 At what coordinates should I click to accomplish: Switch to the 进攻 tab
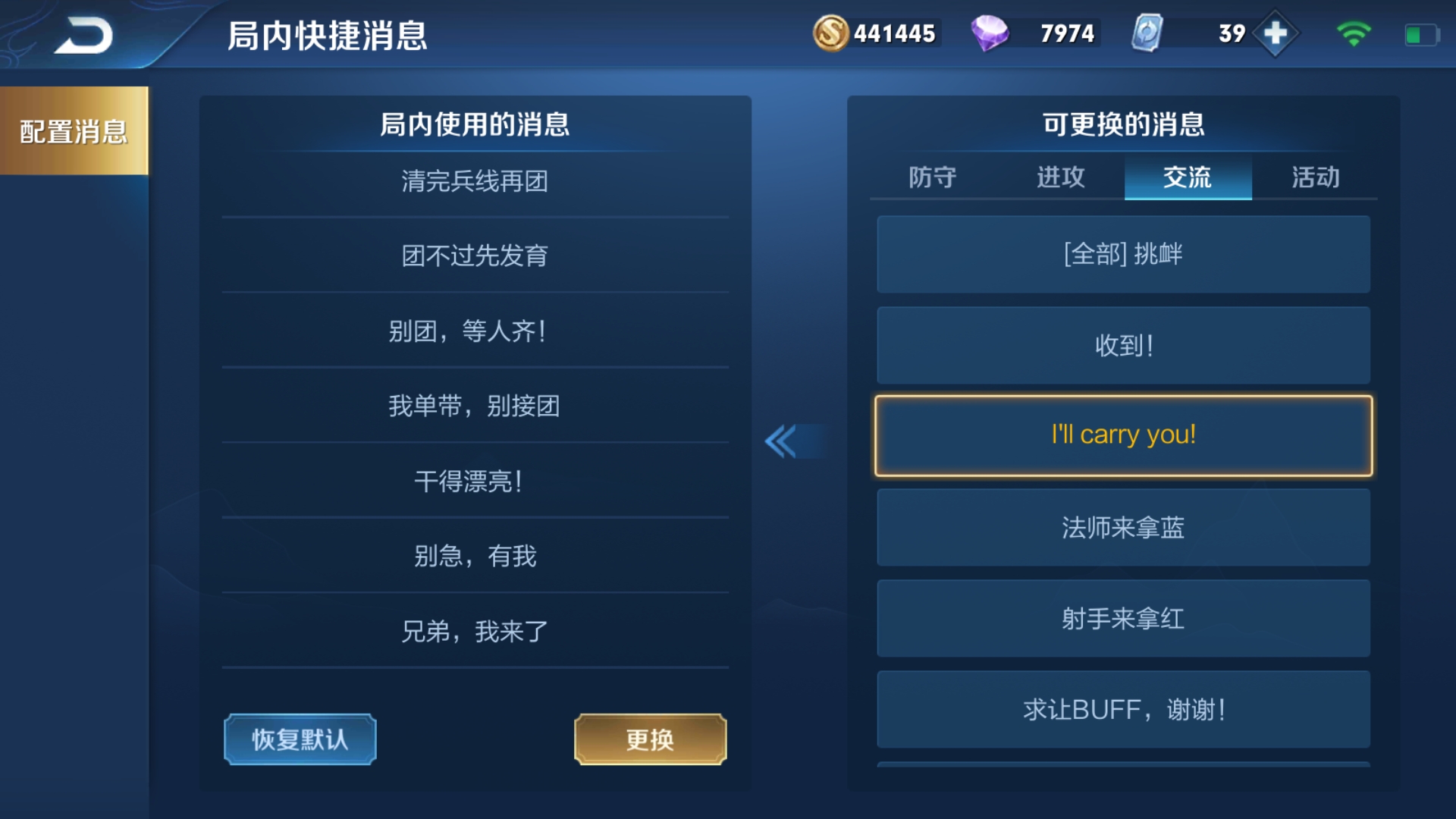point(1059,177)
